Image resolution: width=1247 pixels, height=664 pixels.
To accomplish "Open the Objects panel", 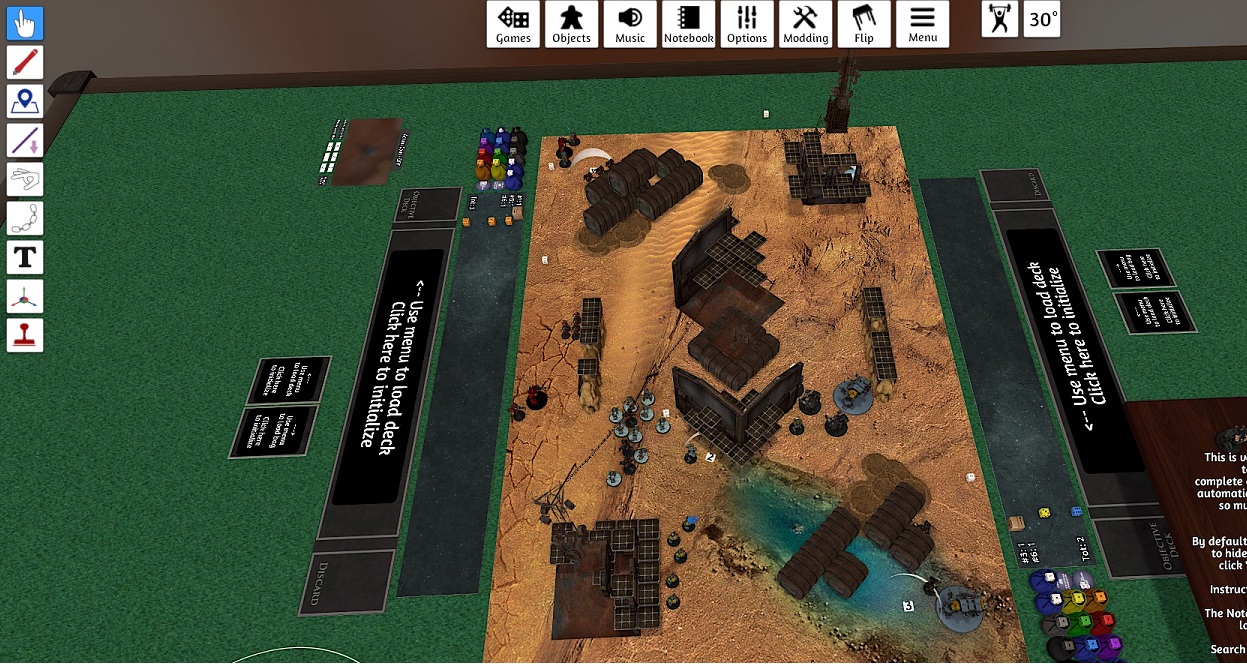I will 572,24.
